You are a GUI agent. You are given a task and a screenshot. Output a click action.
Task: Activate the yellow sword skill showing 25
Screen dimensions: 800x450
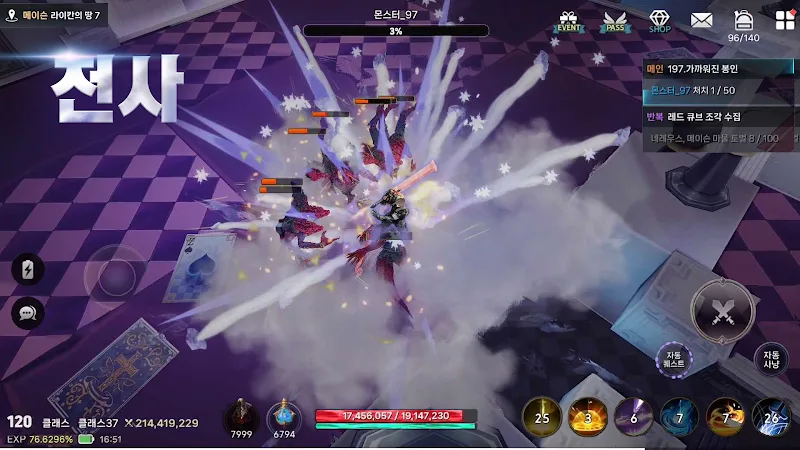coord(541,416)
